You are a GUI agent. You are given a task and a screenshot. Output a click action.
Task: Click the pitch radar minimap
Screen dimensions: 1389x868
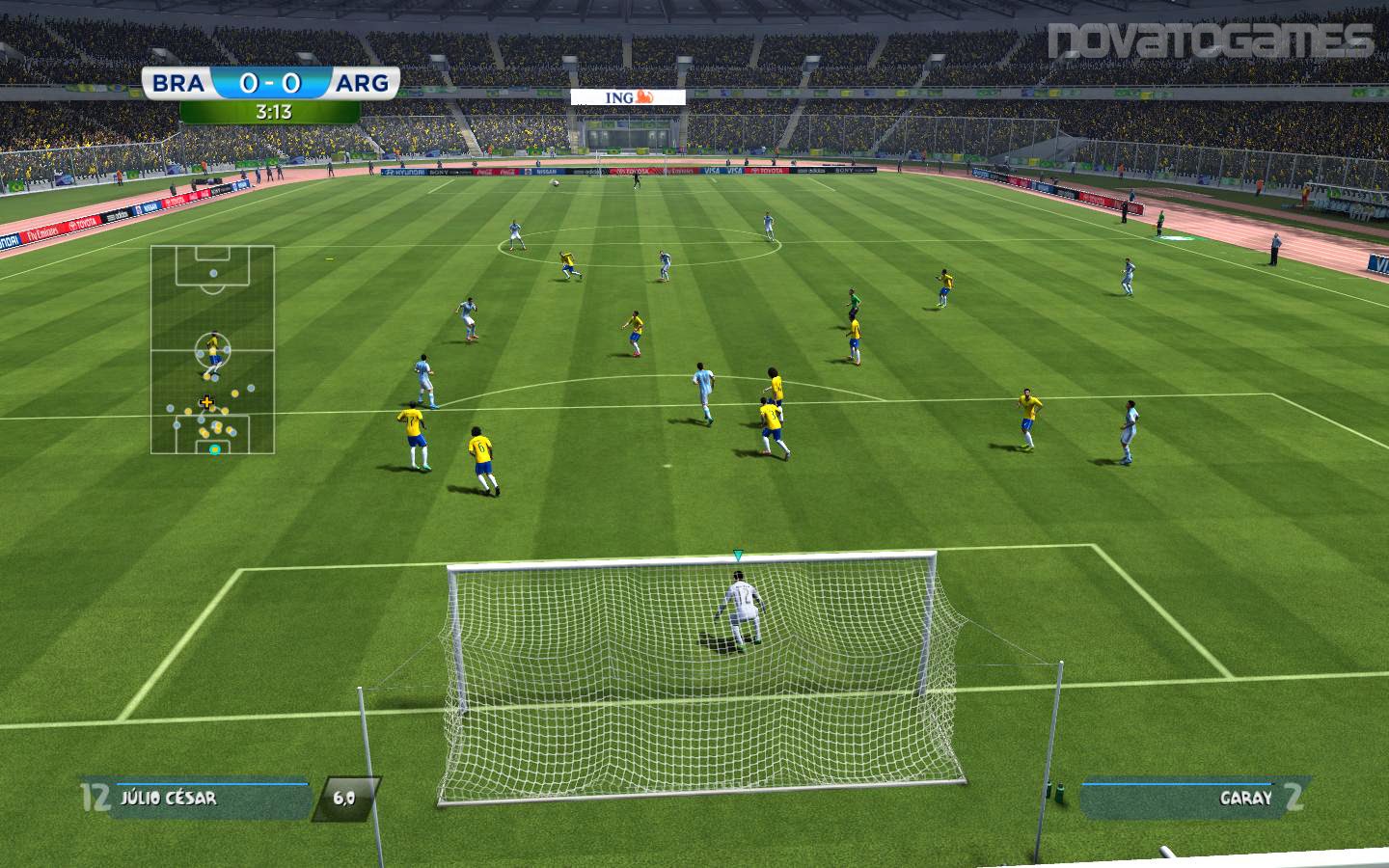(x=212, y=349)
